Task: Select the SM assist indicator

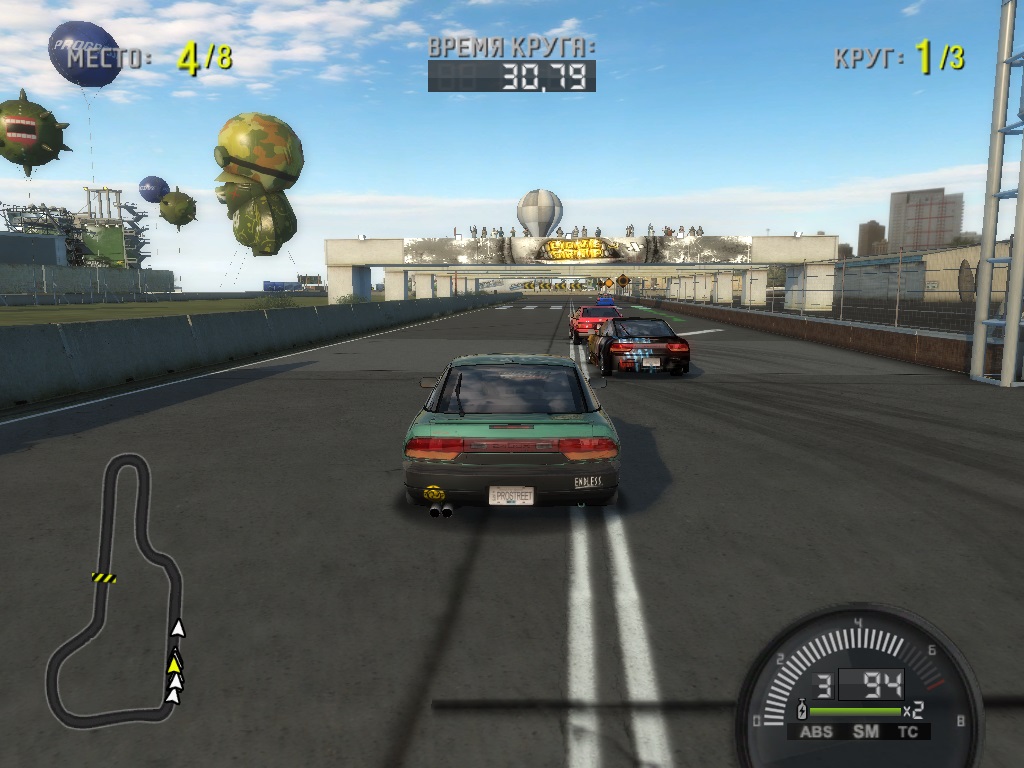Action: 865,732
